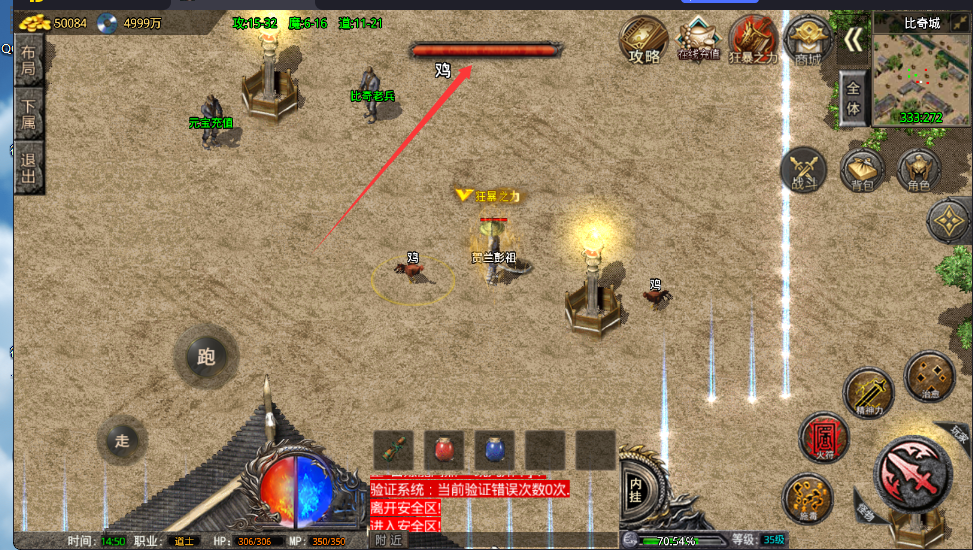The height and width of the screenshot is (550, 973).
Task: Open the 战斗 combat menu
Action: [x=804, y=170]
